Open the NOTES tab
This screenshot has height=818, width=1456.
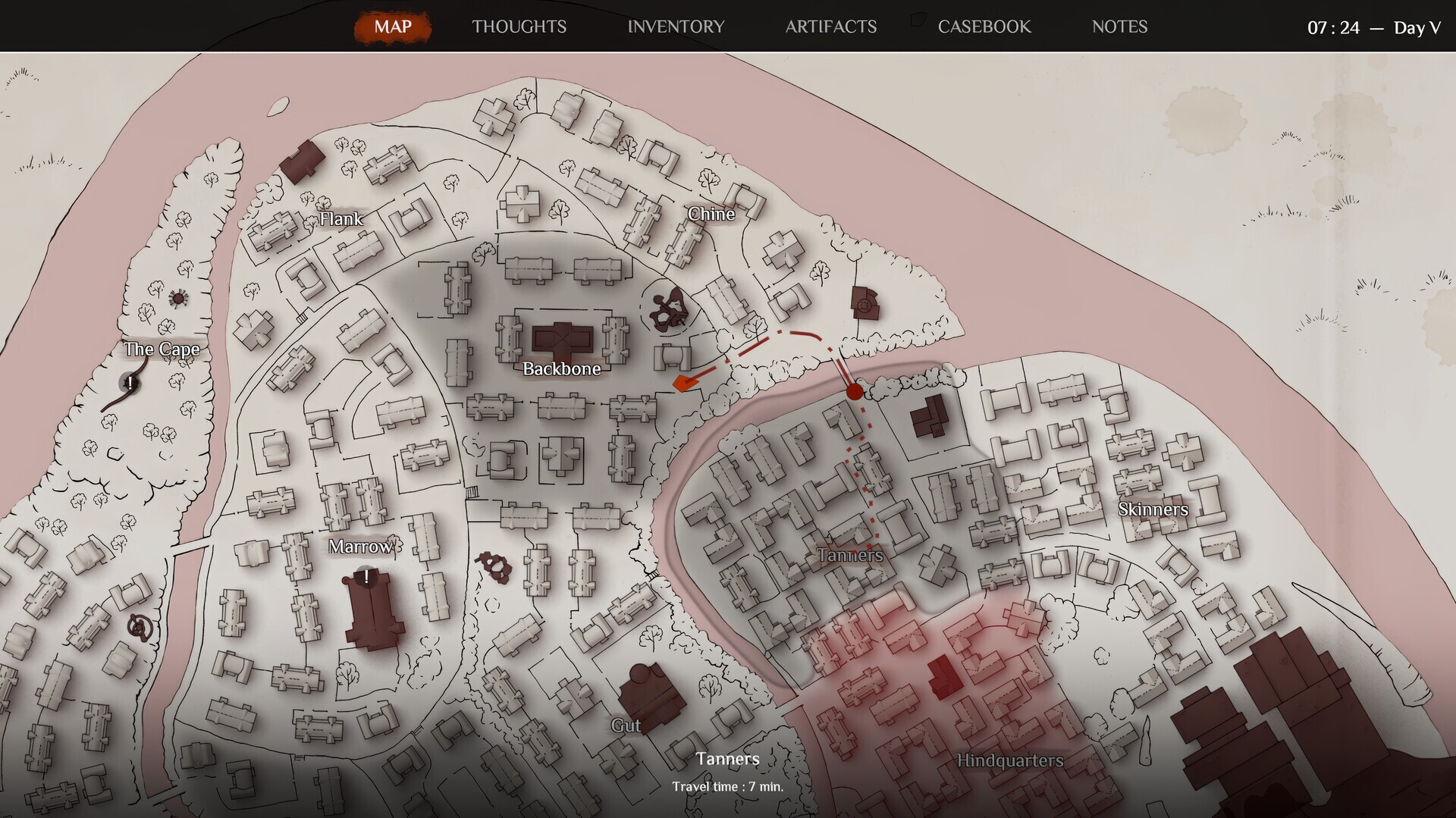tap(1119, 27)
